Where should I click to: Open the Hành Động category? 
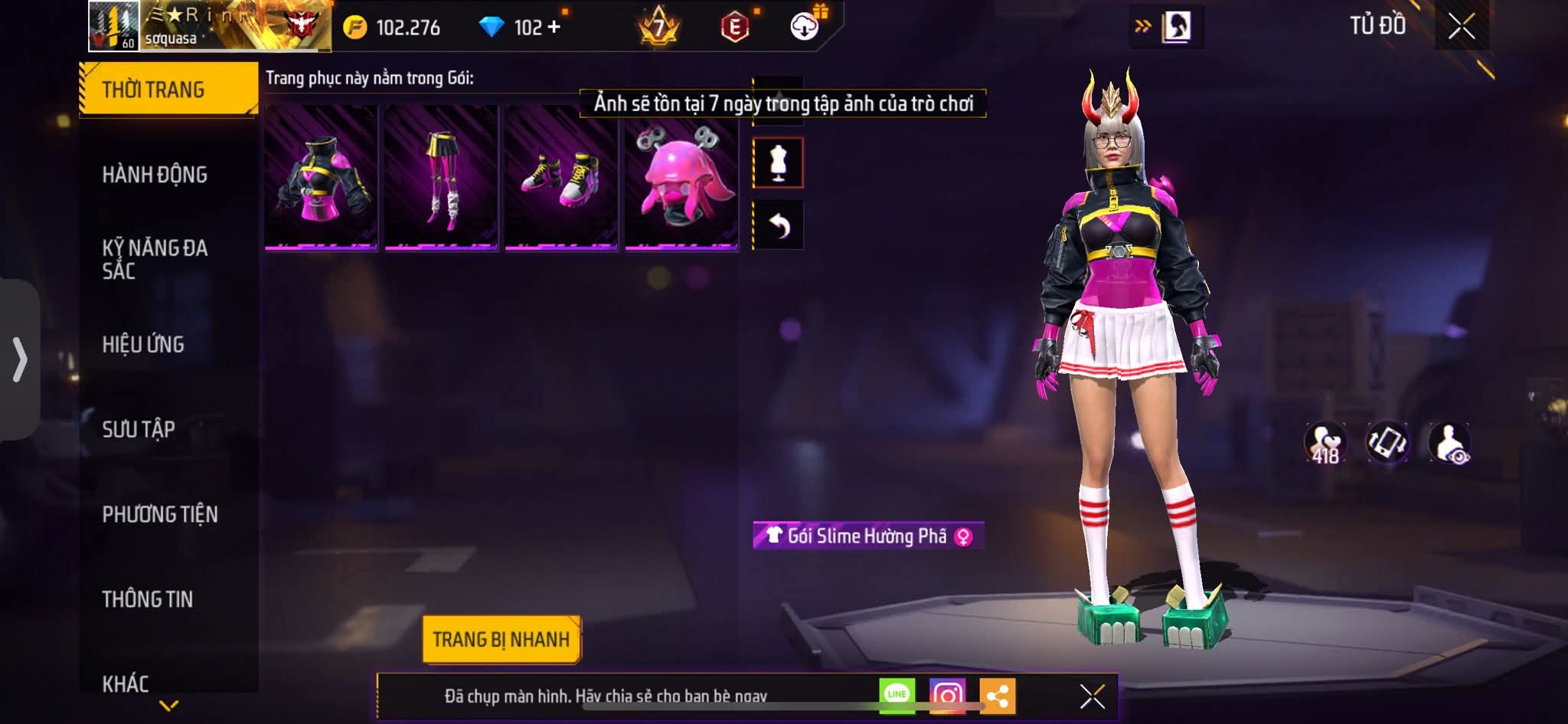(155, 175)
